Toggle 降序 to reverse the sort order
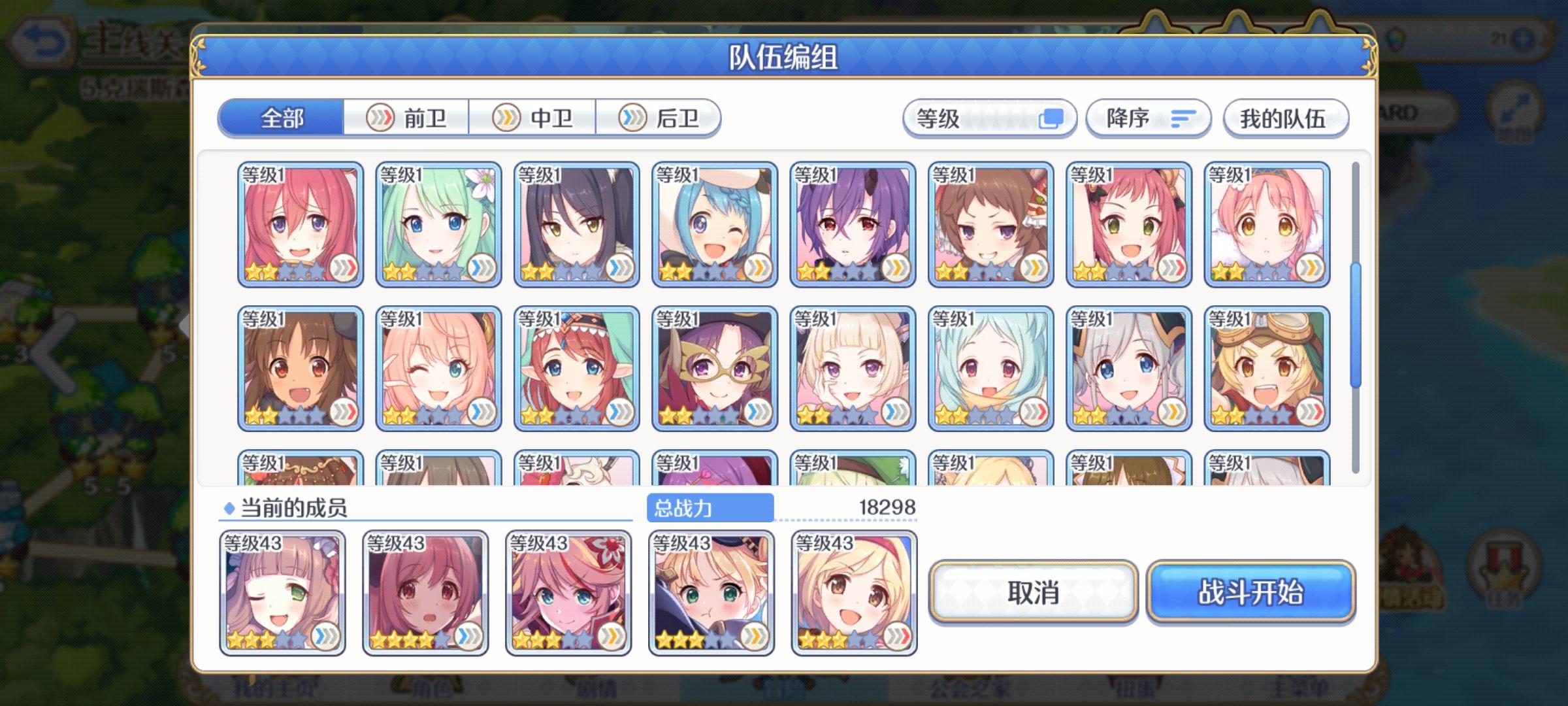The height and width of the screenshot is (706, 1568). 1147,118
